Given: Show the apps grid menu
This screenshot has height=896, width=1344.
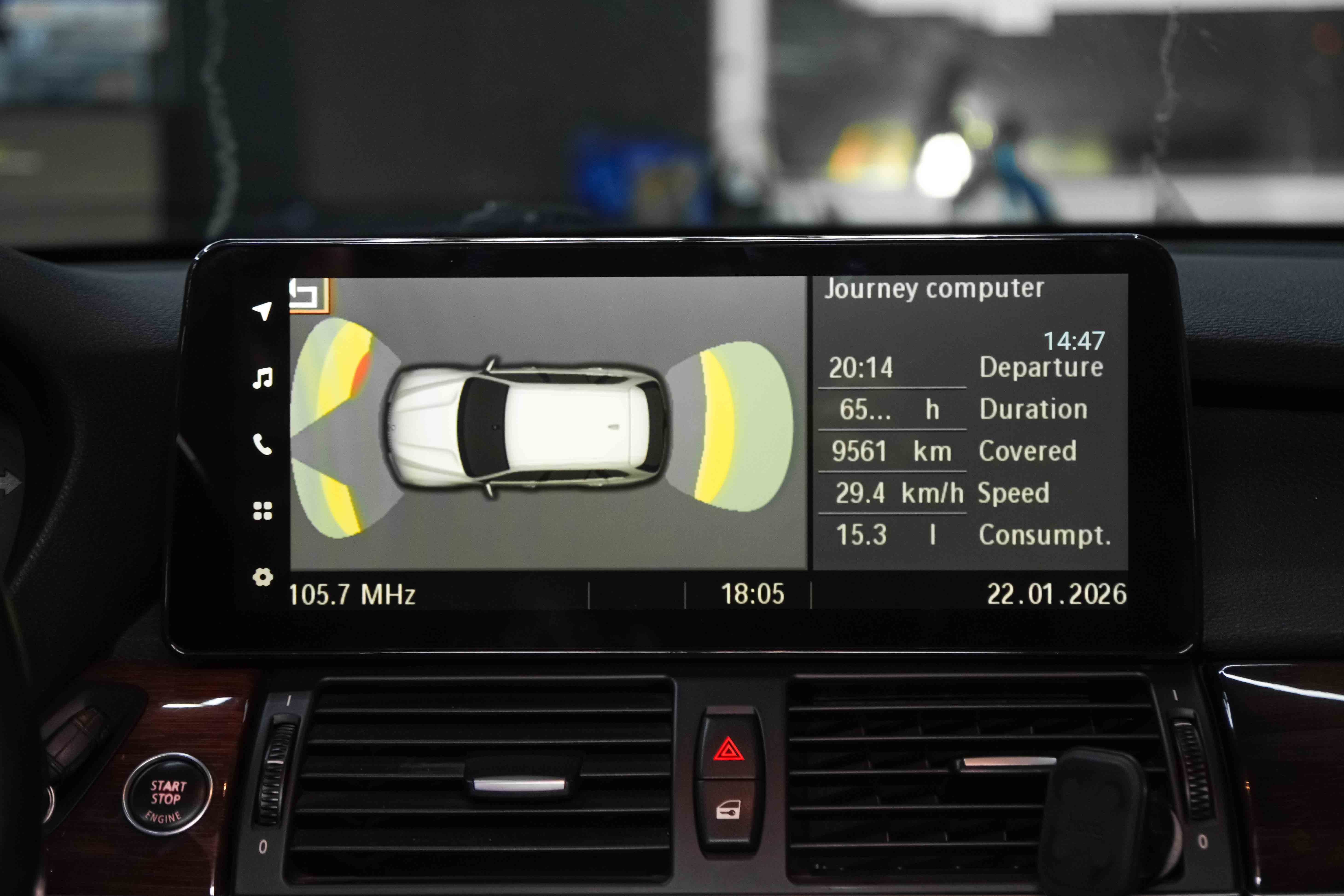Looking at the screenshot, I should coord(262,511).
